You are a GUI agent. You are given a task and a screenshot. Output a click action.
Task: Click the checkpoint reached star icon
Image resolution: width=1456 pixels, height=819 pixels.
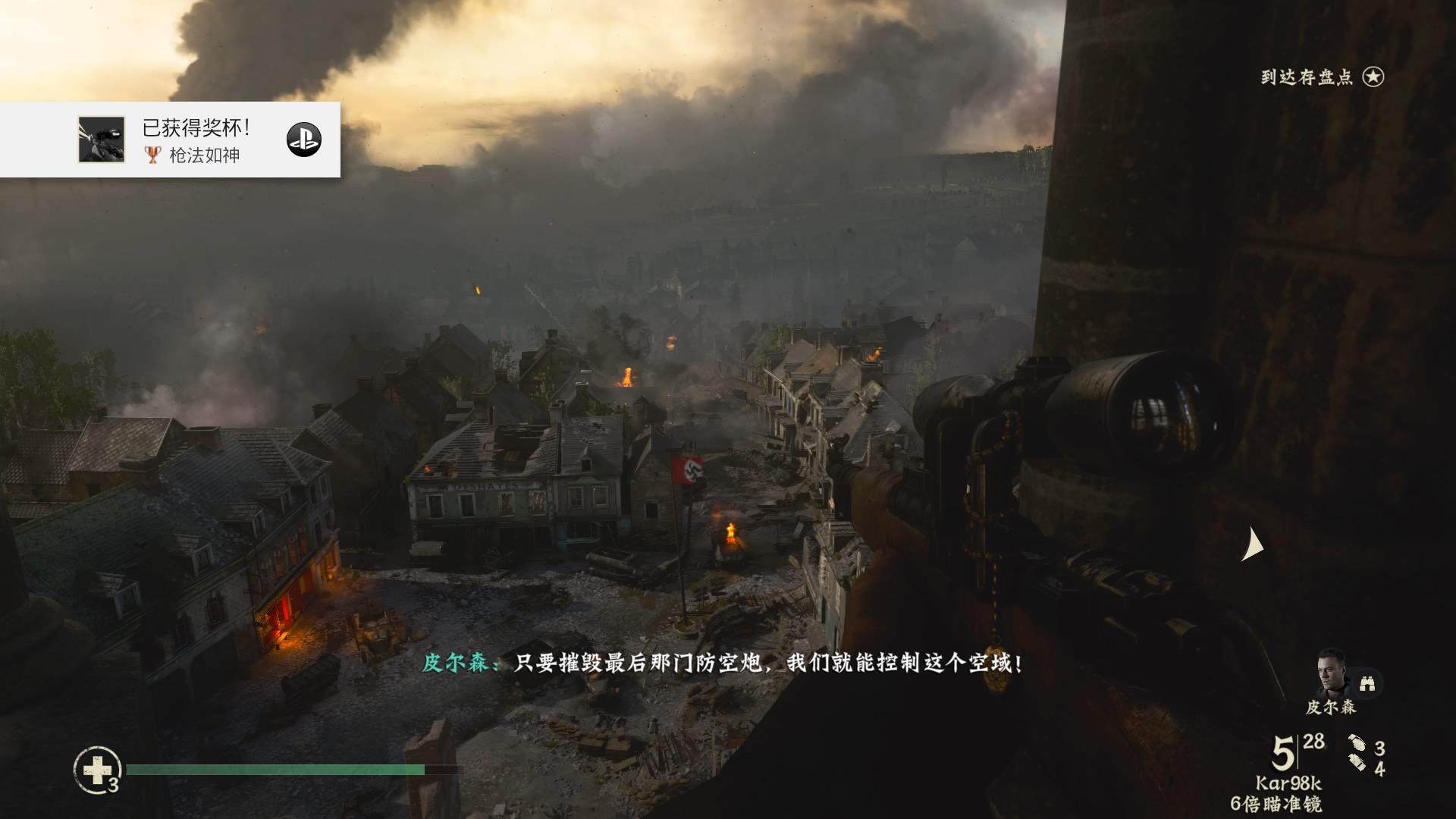(1373, 77)
